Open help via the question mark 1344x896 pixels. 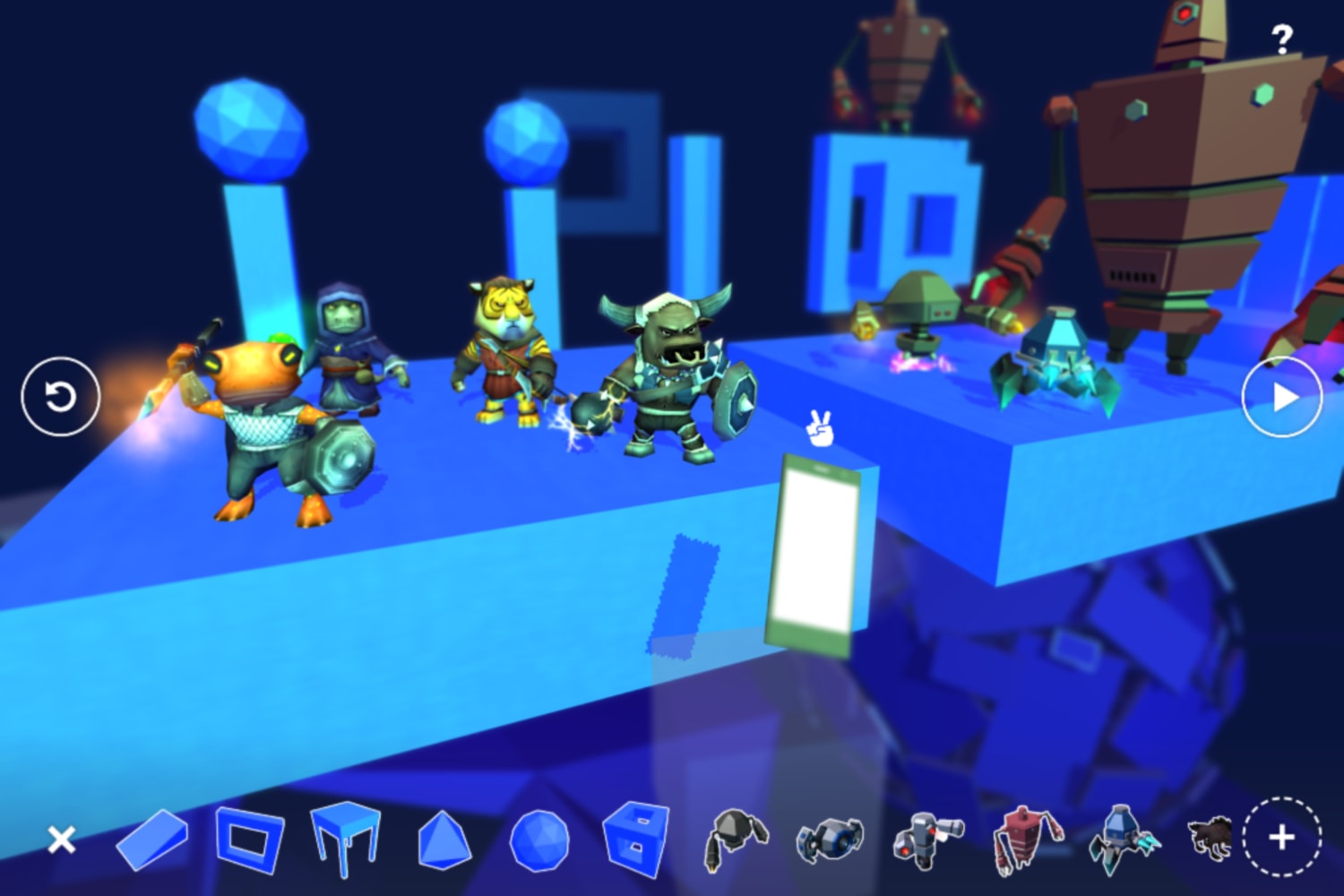pos(1283,37)
